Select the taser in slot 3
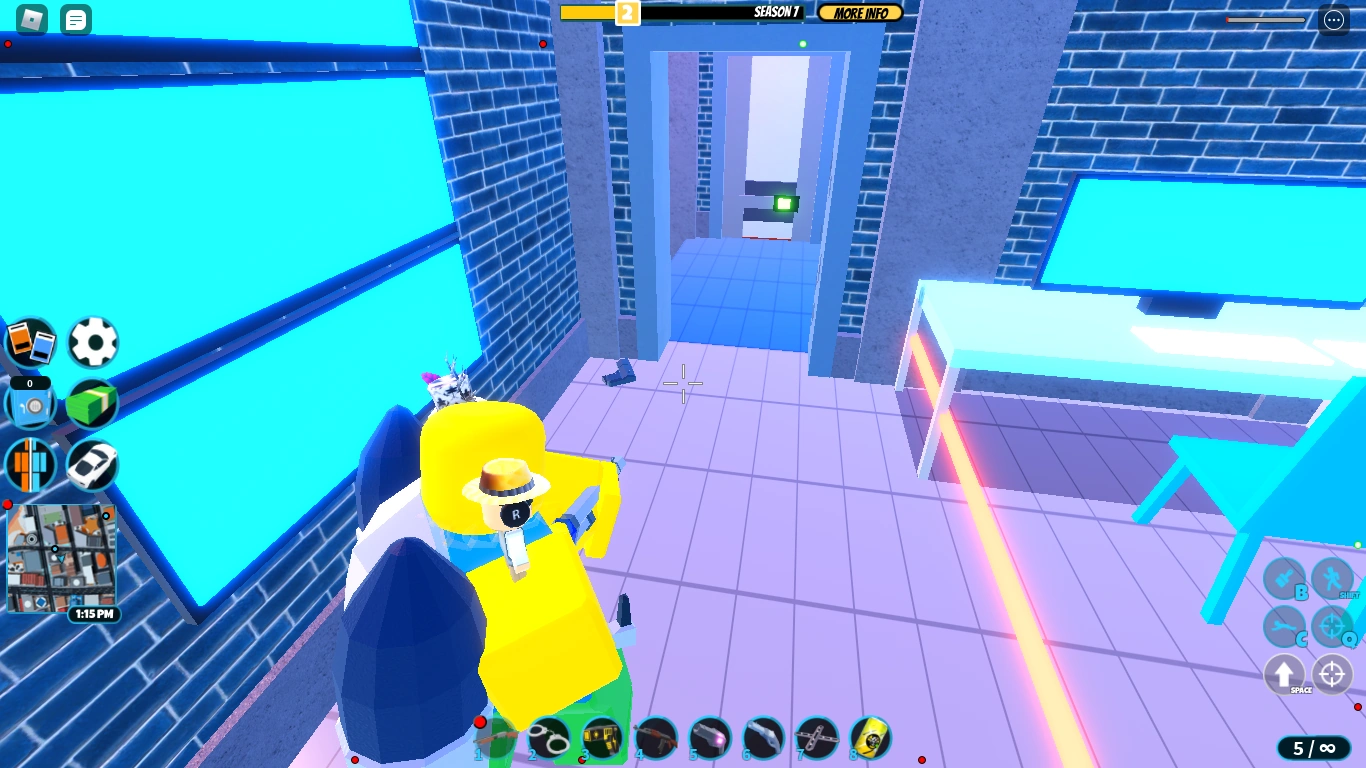The image size is (1366, 768). pyautogui.click(x=602, y=737)
